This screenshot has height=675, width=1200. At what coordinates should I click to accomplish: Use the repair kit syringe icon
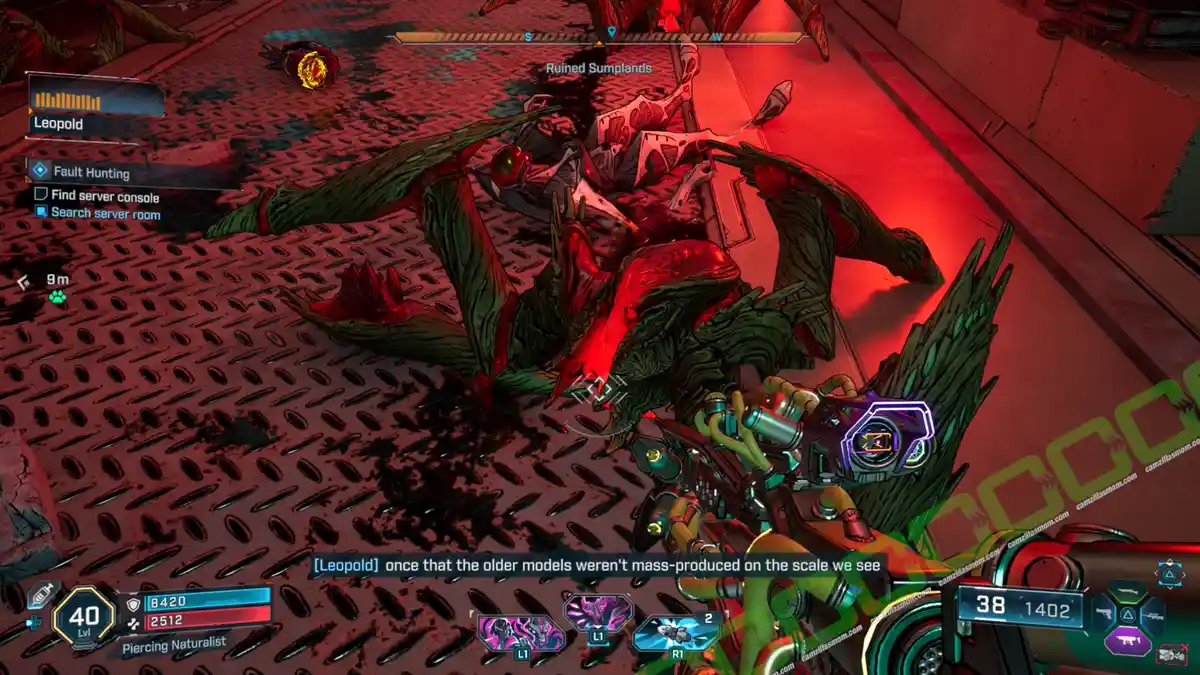click(x=38, y=593)
